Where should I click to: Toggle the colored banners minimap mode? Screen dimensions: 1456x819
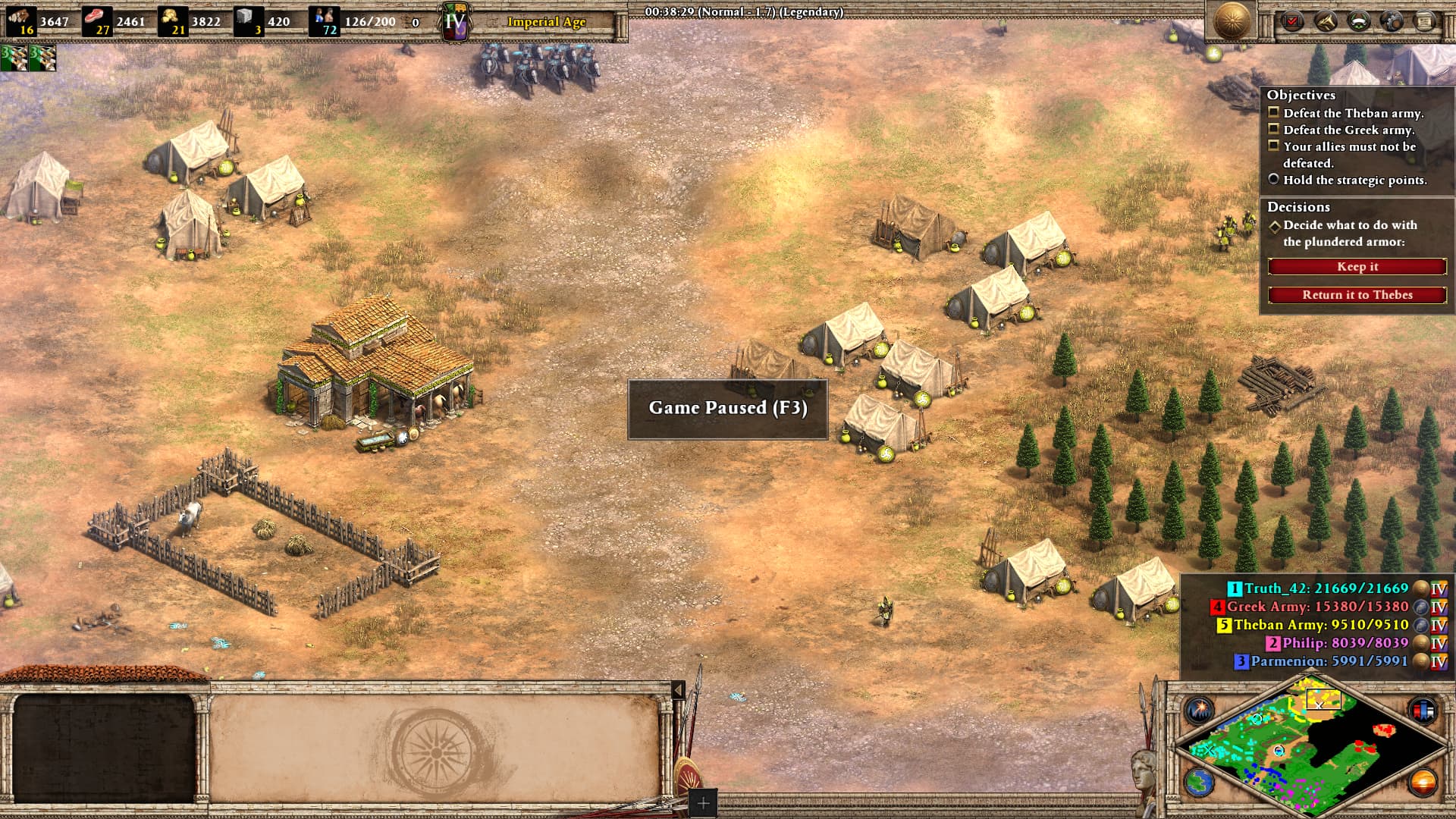tap(1423, 711)
